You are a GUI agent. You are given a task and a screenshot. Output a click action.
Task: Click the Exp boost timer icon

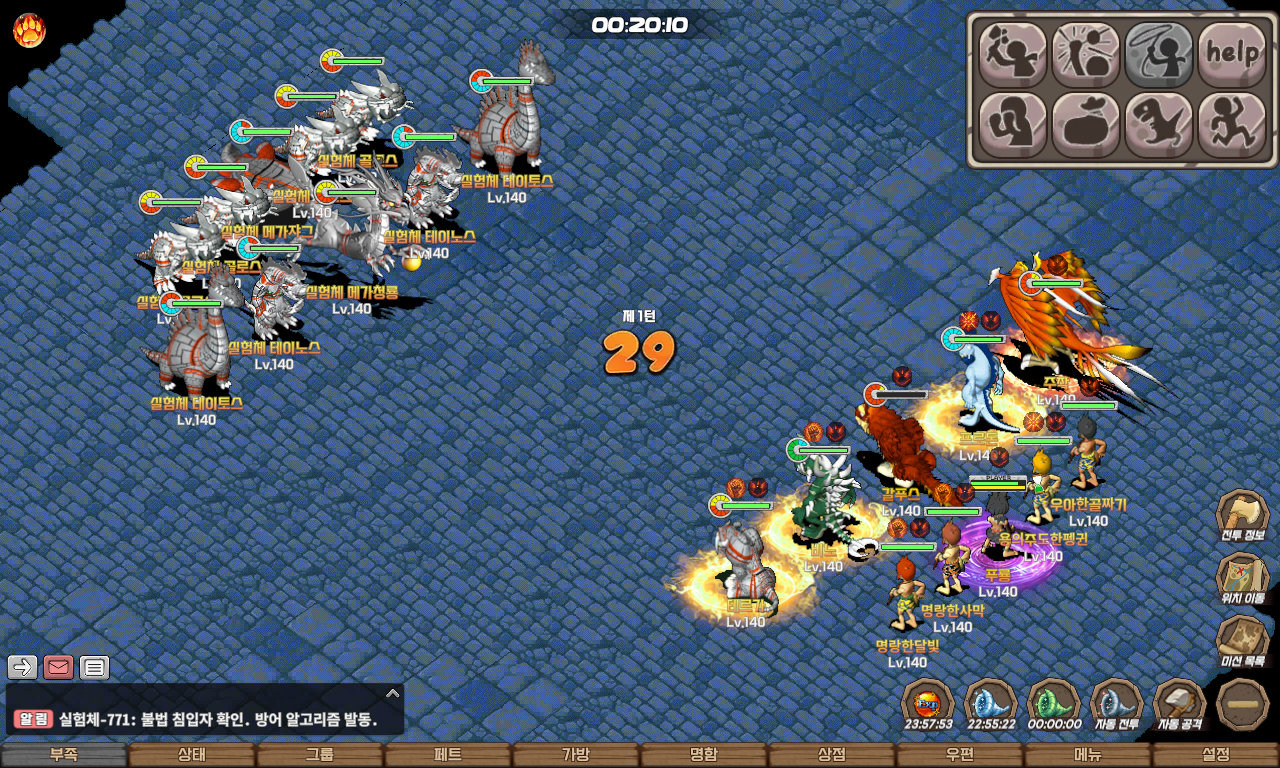tap(928, 704)
